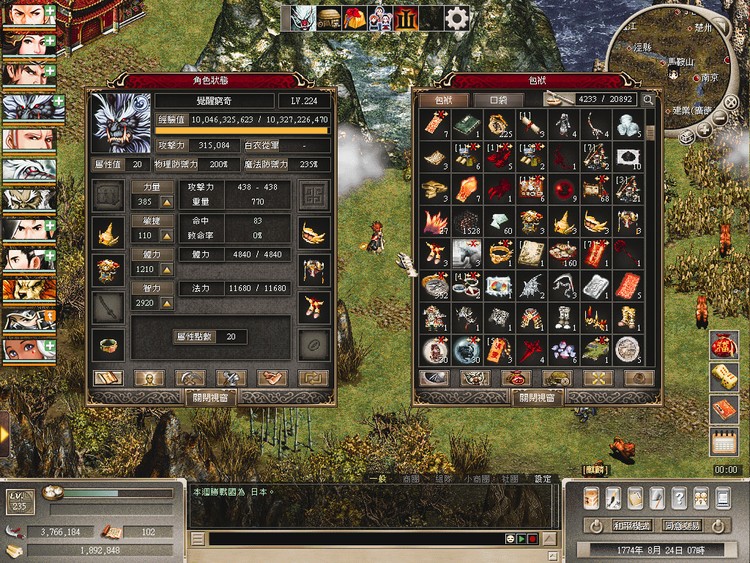Open the calendar shortcut icon

point(724,441)
